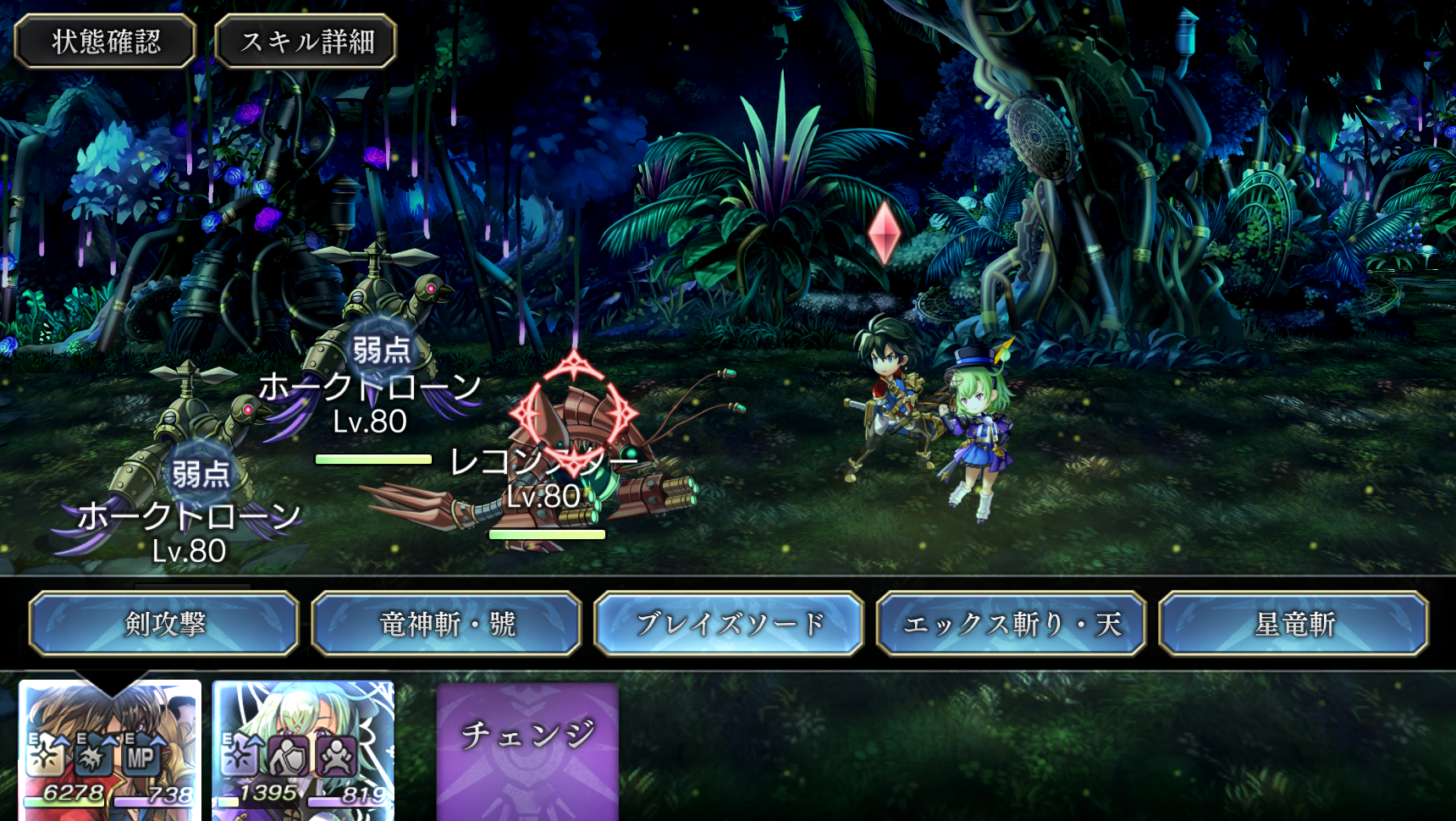This screenshot has width=1456, height=821.
Task: Open the 状態確認 status check
Action: point(106,41)
